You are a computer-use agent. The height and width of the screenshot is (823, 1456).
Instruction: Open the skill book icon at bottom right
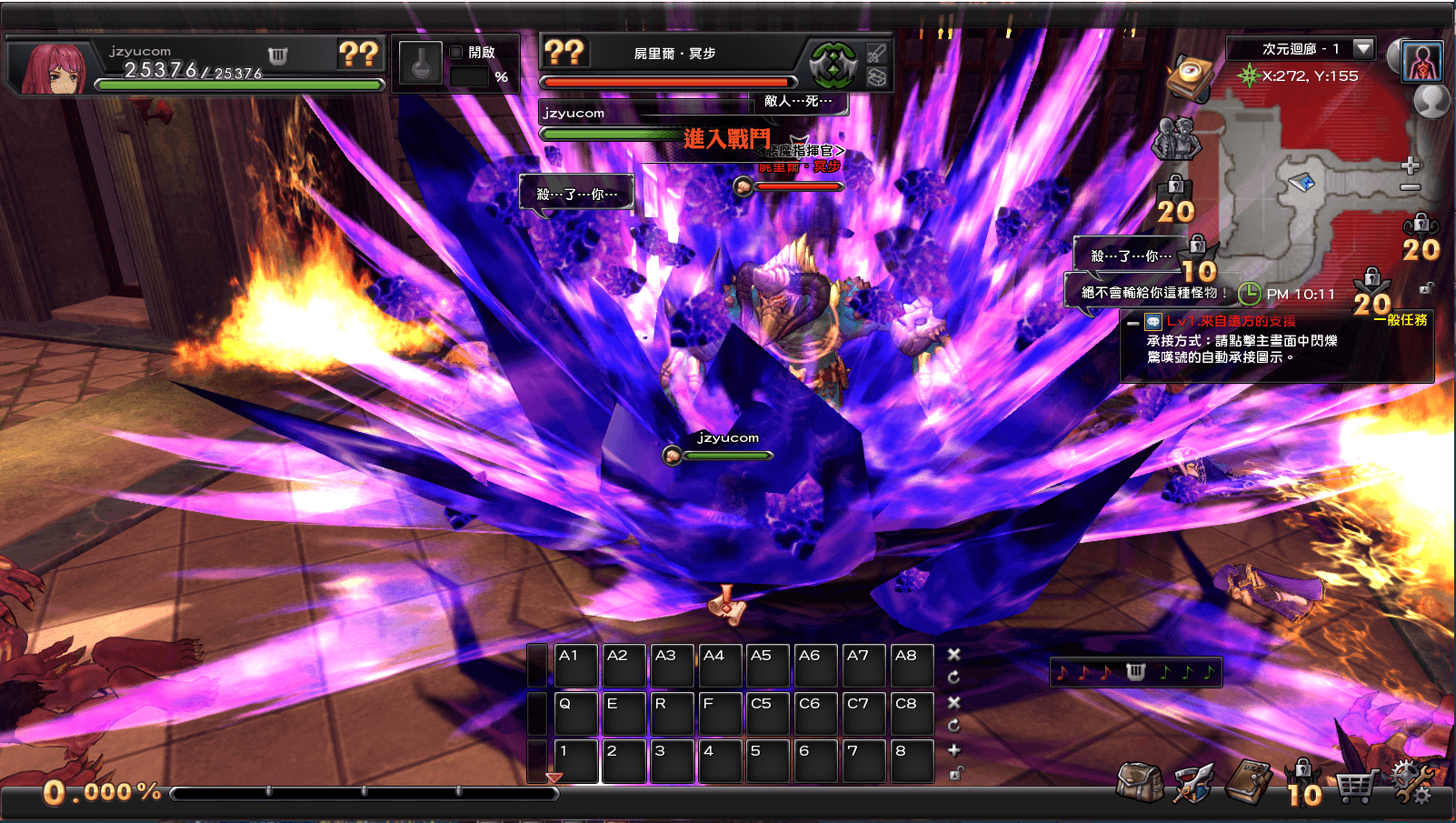tap(1247, 782)
